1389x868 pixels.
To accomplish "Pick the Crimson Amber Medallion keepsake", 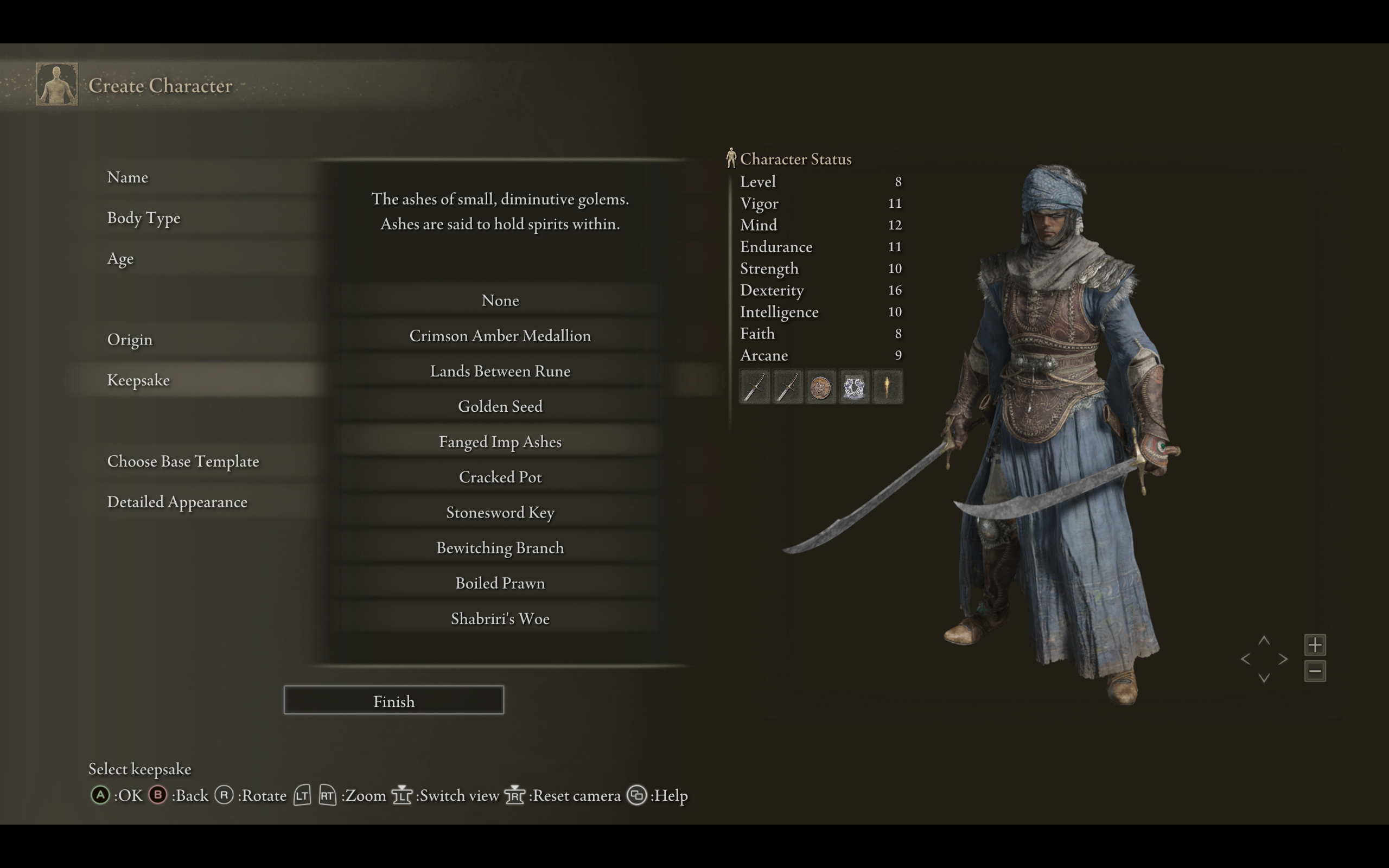I will click(x=500, y=336).
